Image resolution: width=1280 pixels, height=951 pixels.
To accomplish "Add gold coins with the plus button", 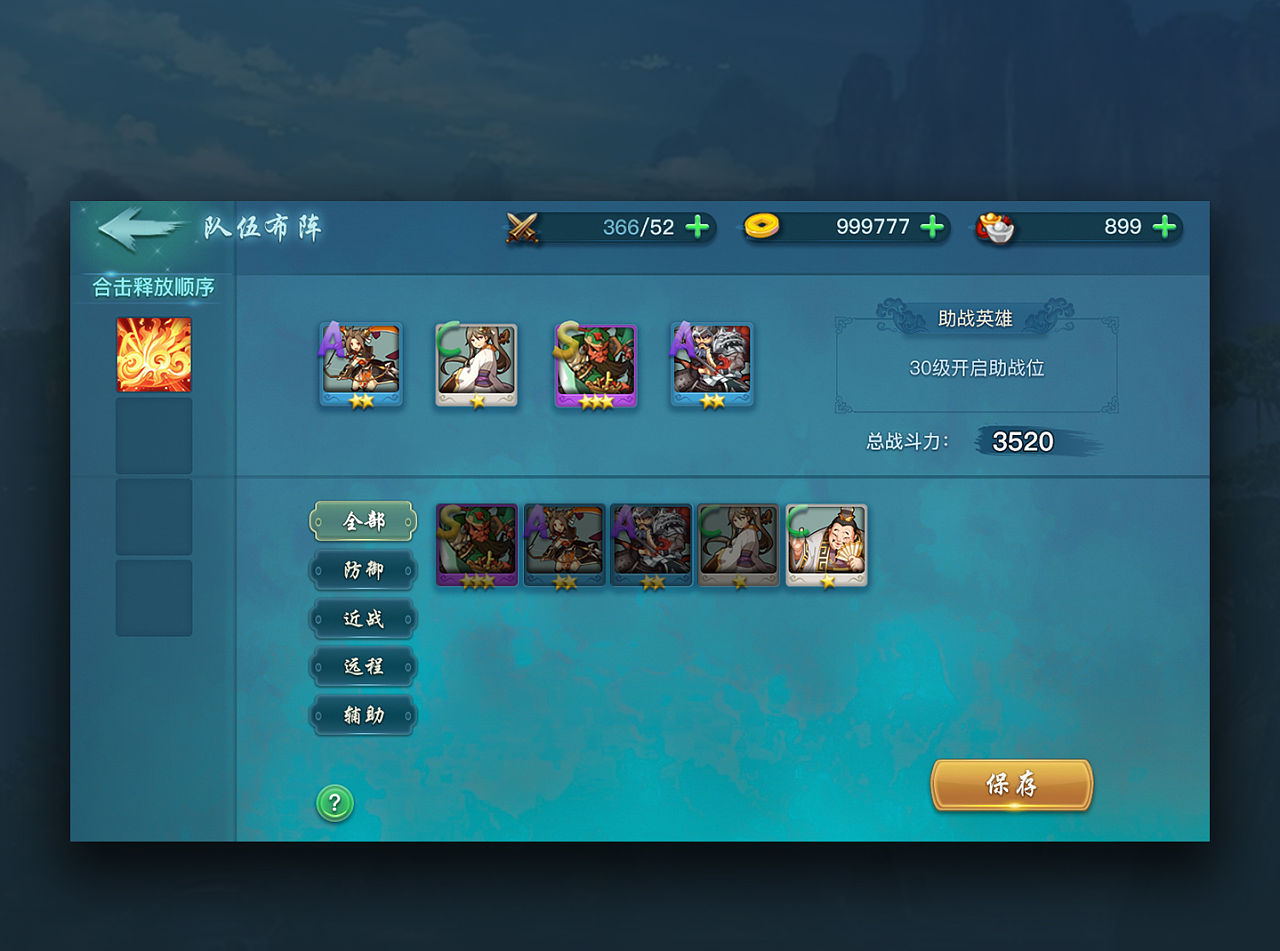I will pyautogui.click(x=932, y=228).
